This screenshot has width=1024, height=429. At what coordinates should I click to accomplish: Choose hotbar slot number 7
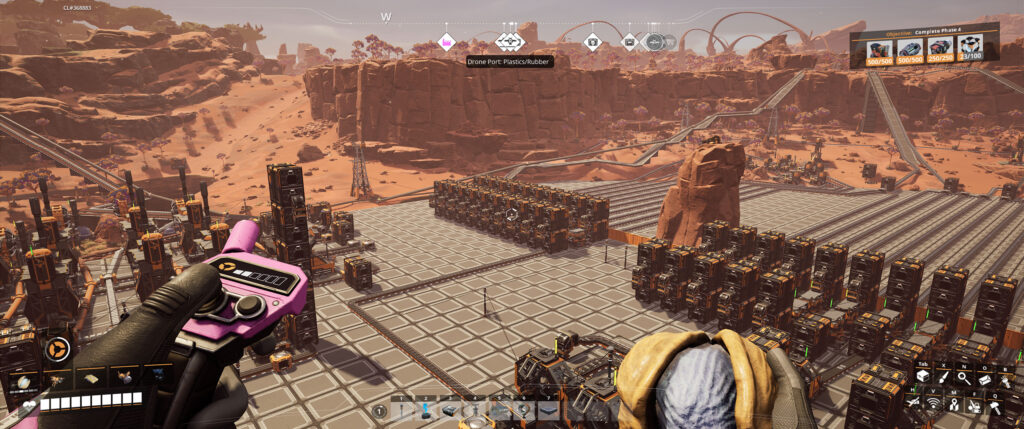[548, 410]
